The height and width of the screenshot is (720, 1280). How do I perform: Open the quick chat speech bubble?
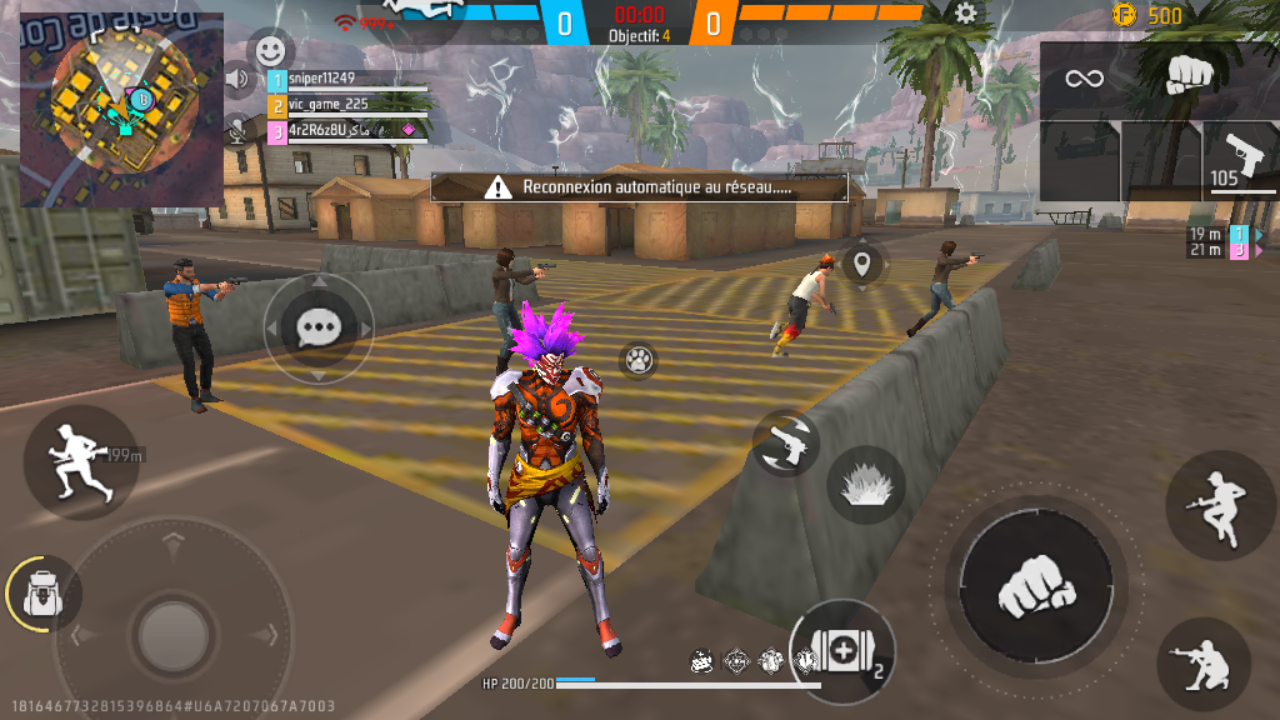[319, 328]
